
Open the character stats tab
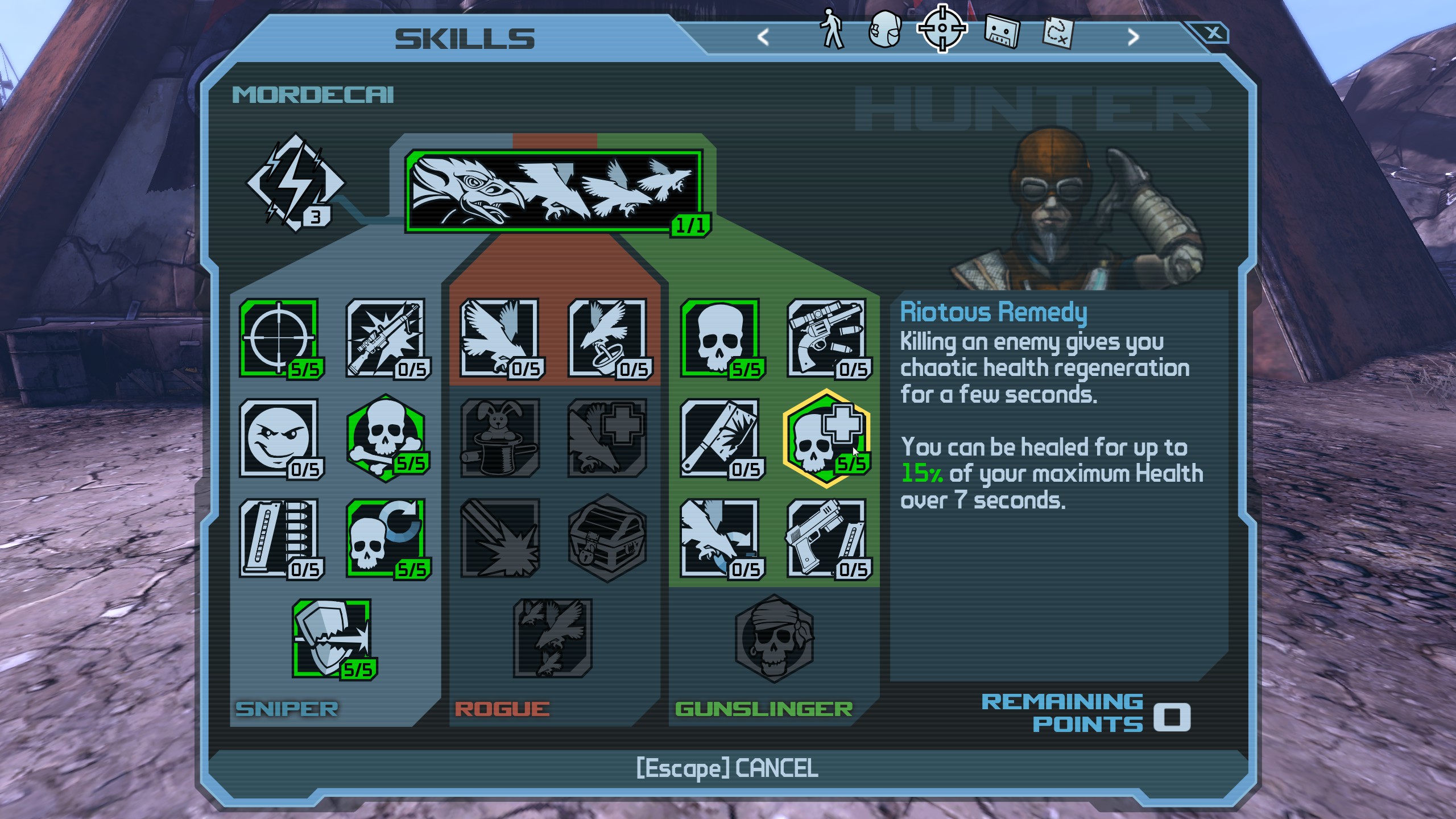(x=830, y=31)
